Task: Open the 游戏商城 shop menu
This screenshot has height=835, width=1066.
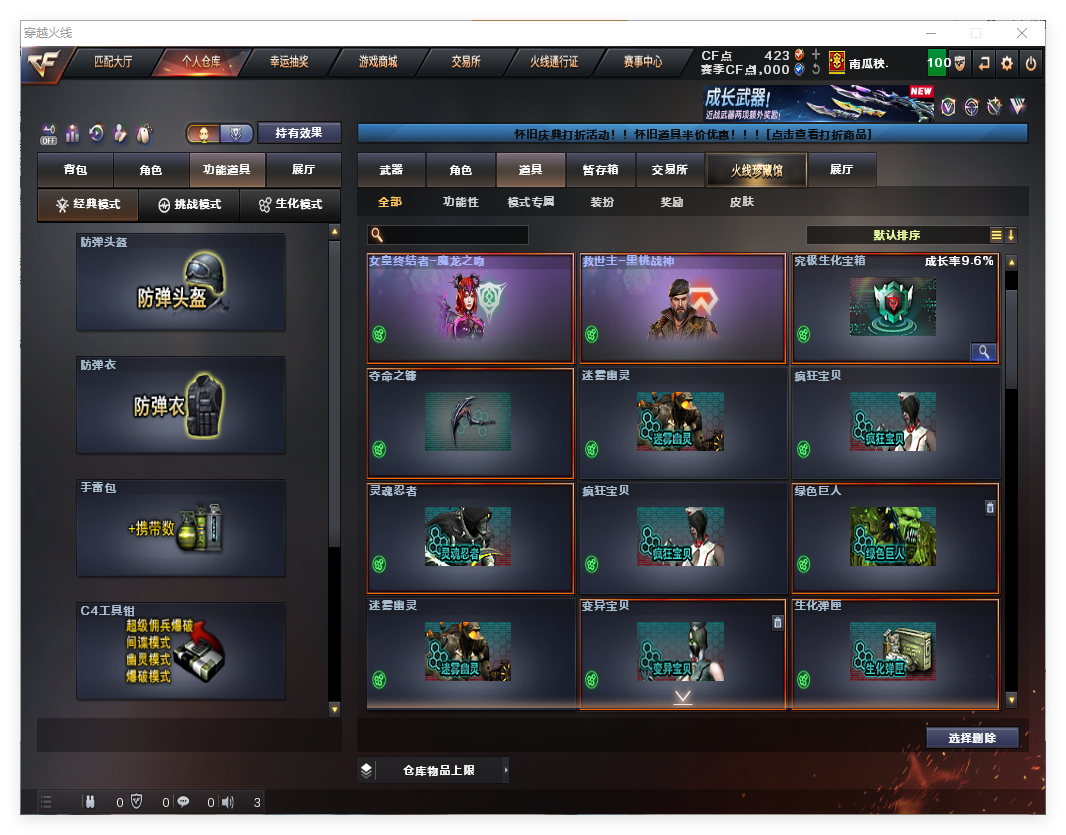Action: click(x=378, y=62)
